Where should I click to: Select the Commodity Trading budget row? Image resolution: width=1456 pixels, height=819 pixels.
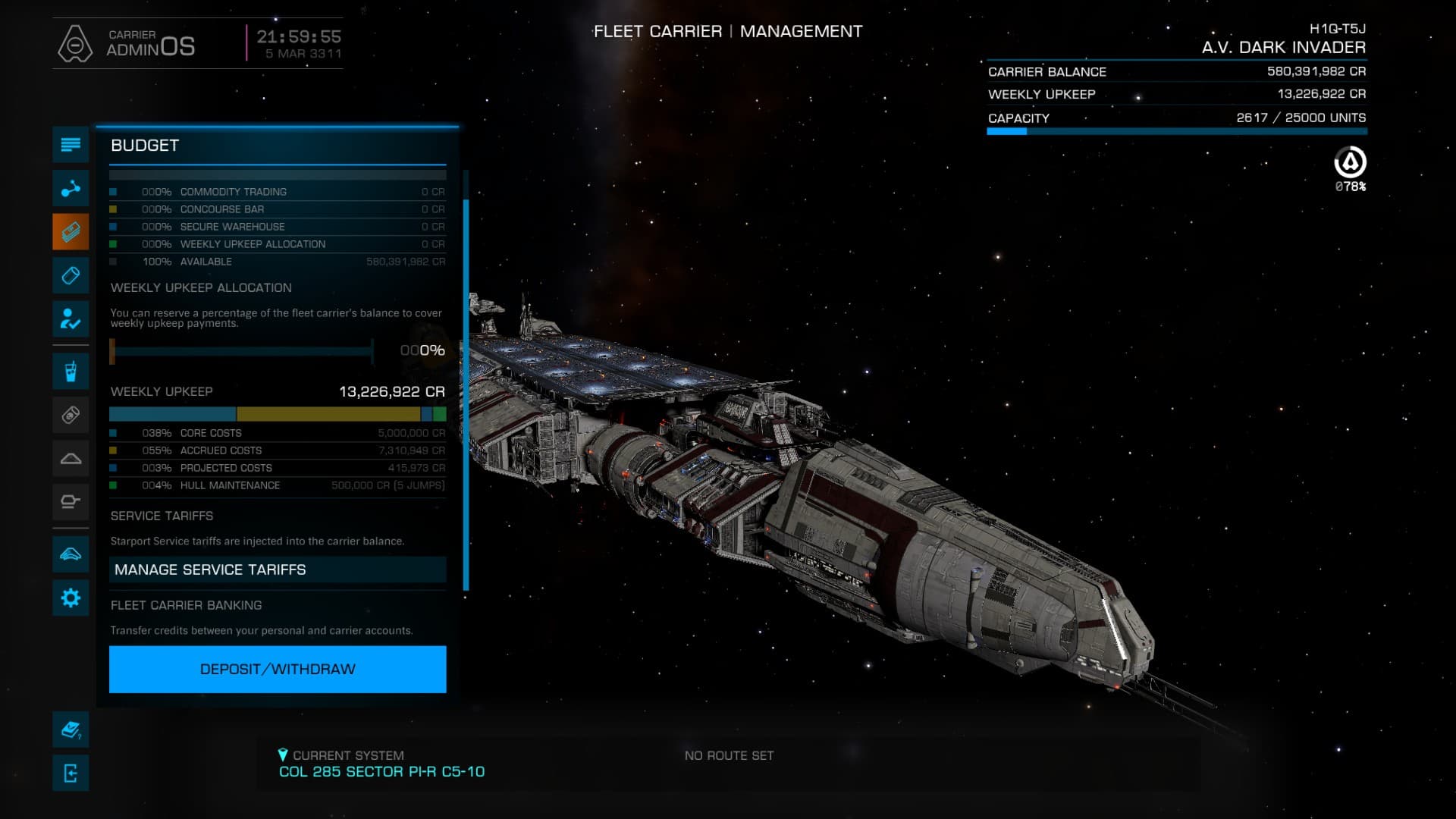pos(278,192)
